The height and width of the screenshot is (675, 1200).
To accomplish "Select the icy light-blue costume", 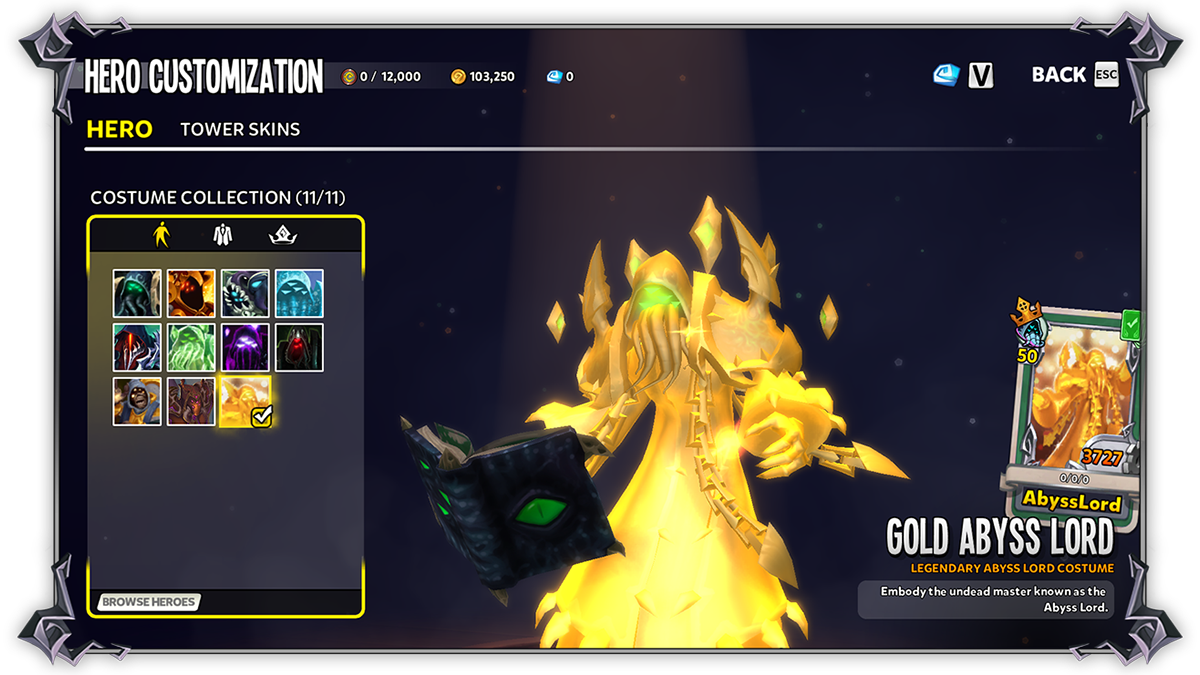I will 299,293.
